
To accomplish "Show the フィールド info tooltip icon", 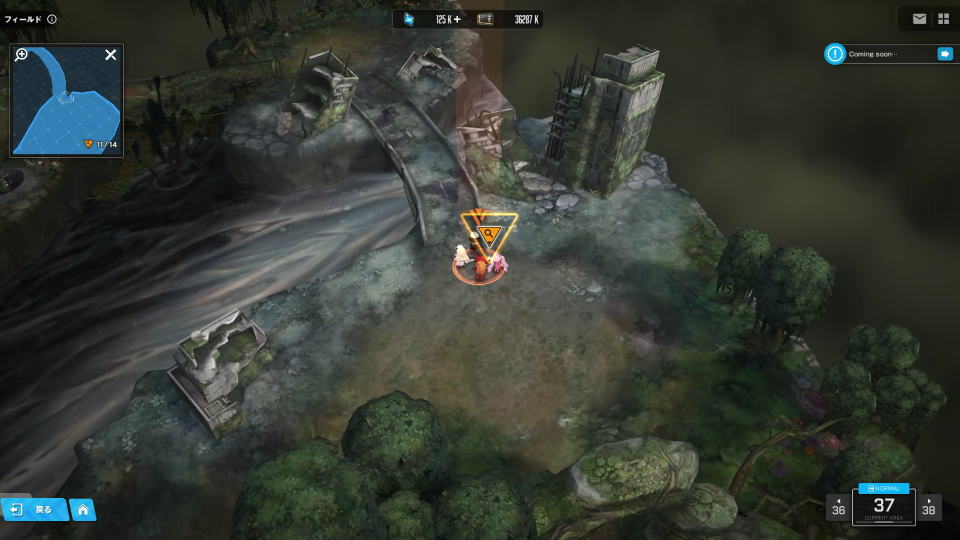I will pyautogui.click(x=52, y=19).
